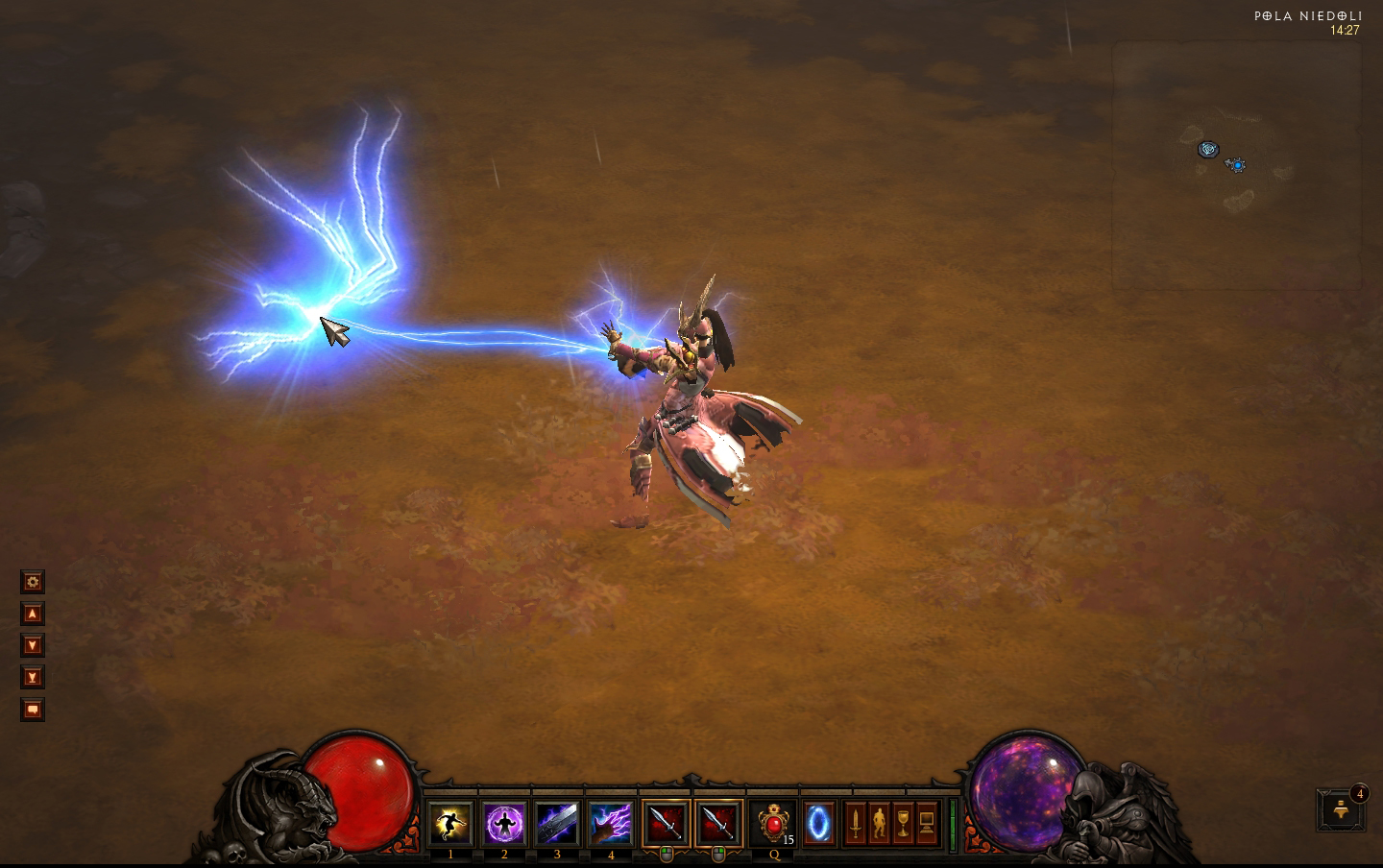This screenshot has width=1383, height=868.
Task: Trigger the purple blade skill
Action: point(557,823)
